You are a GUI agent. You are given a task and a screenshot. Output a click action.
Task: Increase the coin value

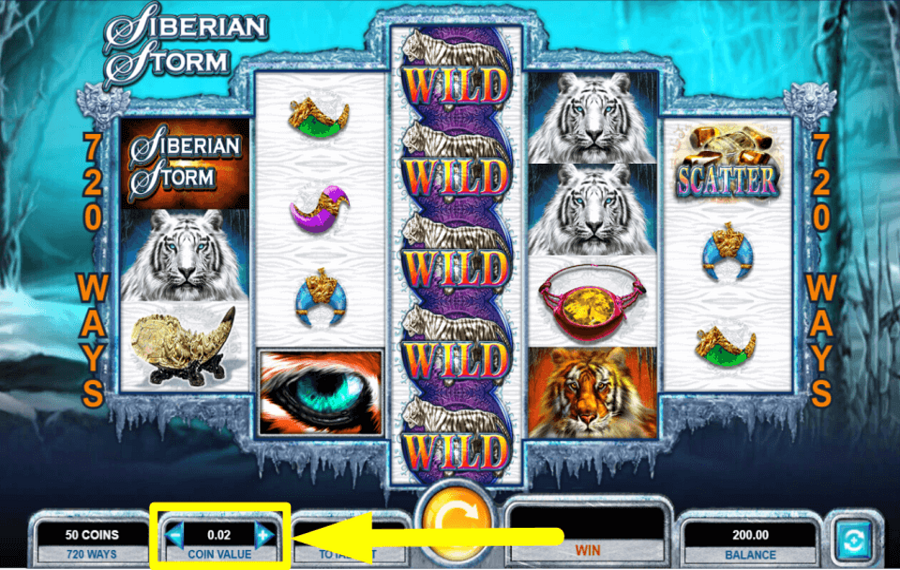pyautogui.click(x=263, y=536)
